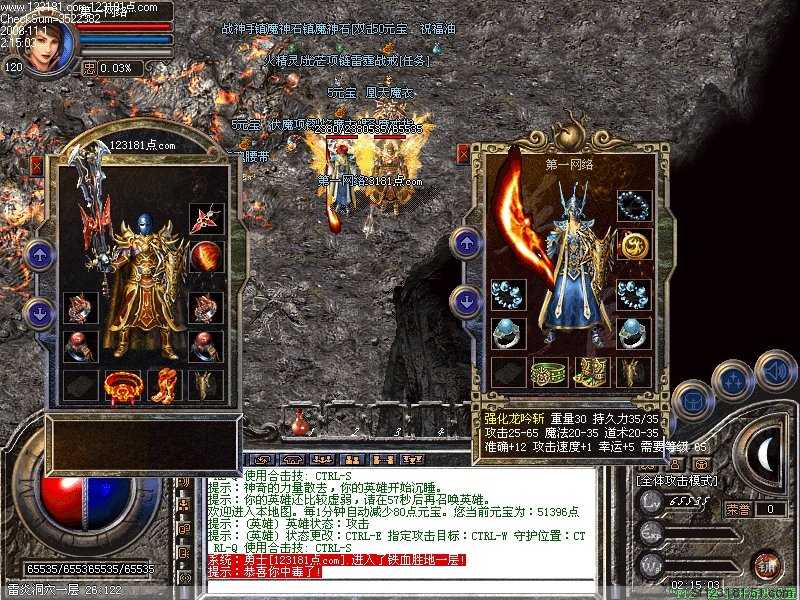Click the up arrow on right panel
The image size is (800, 600).
[466, 244]
